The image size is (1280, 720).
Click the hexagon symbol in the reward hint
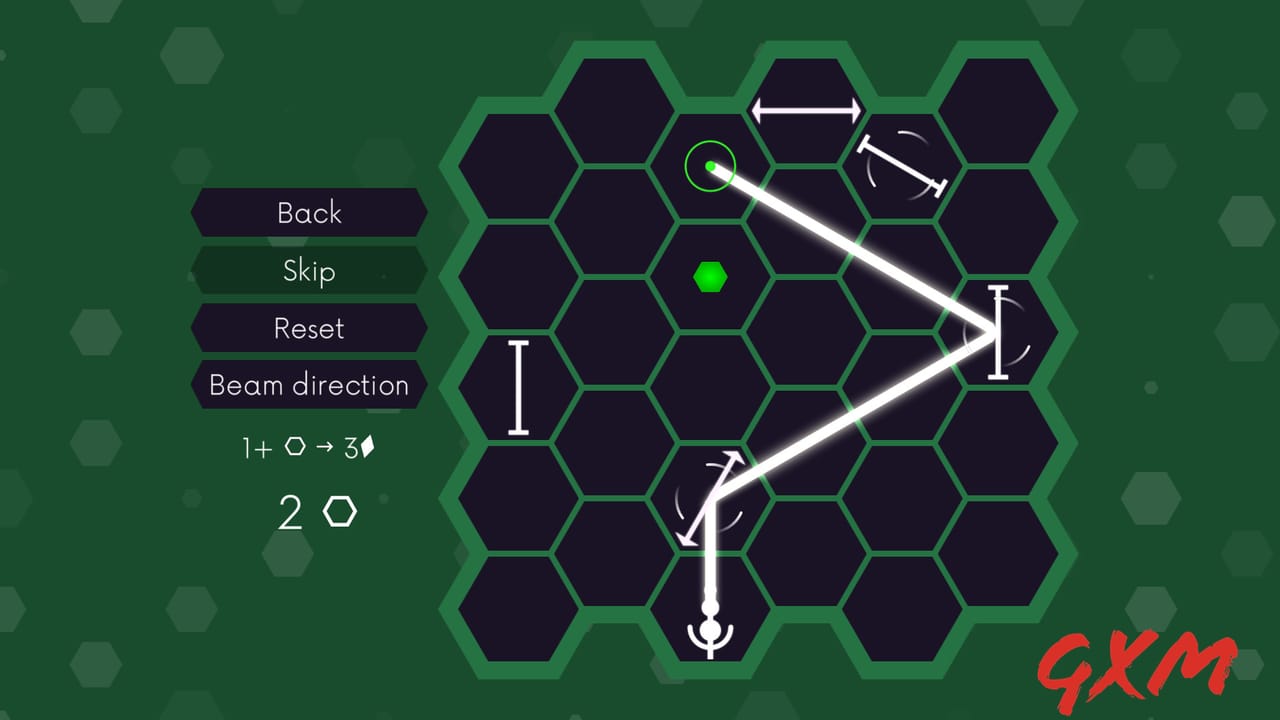[x=295, y=447]
